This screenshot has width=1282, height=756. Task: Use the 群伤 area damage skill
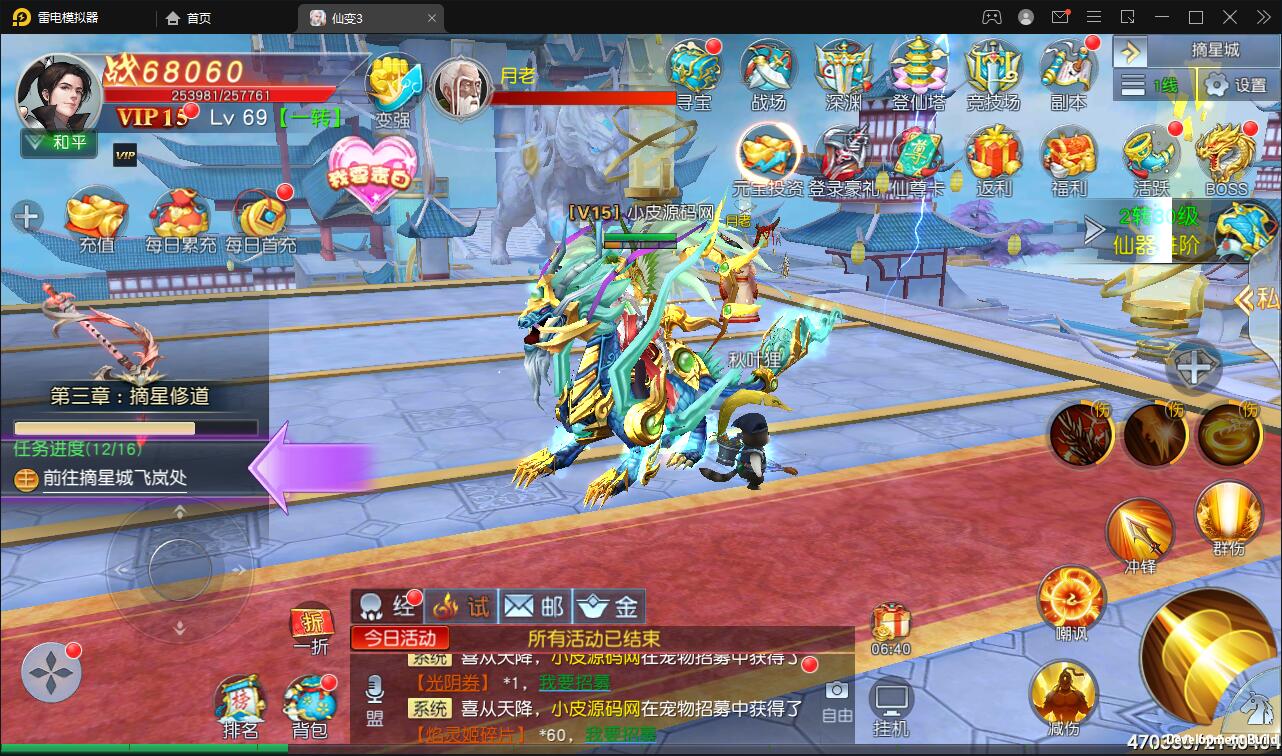[1228, 514]
